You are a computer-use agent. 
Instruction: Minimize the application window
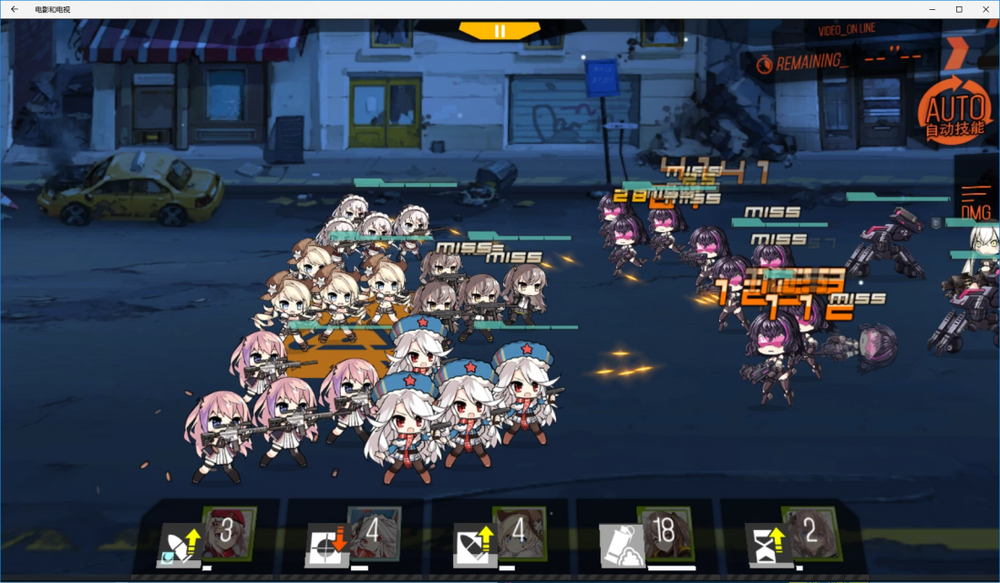931,9
